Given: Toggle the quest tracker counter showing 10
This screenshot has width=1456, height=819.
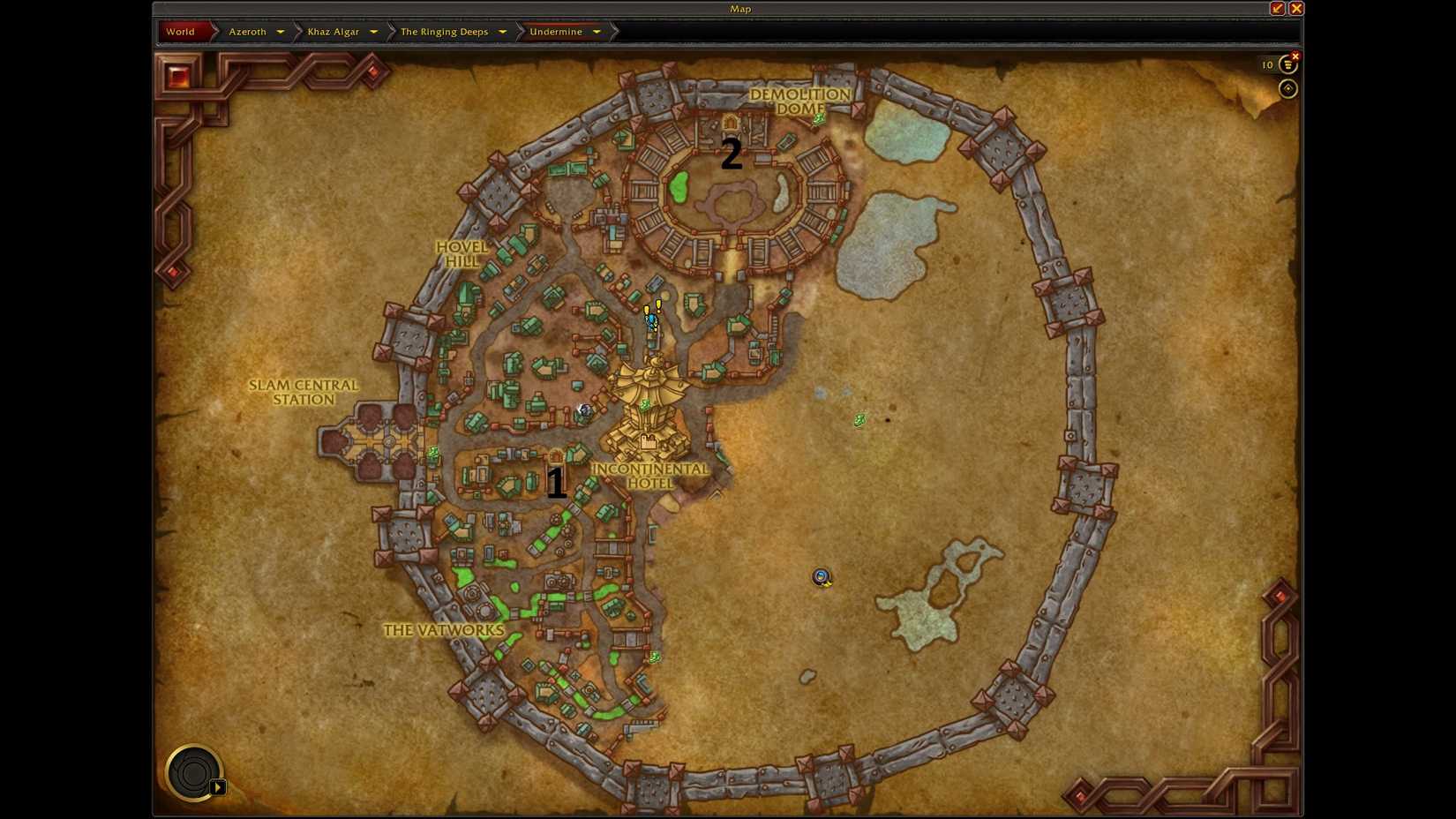Looking at the screenshot, I should pos(1265,64).
